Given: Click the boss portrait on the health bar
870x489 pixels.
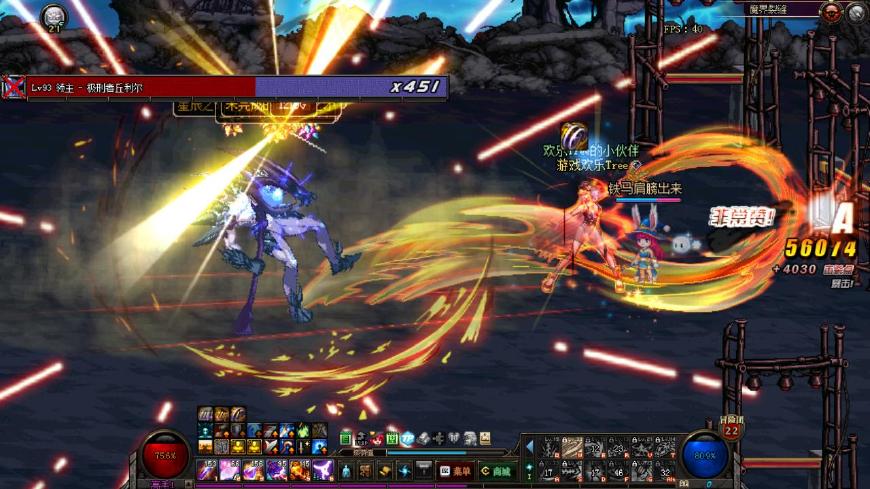Looking at the screenshot, I should pyautogui.click(x=13, y=87).
